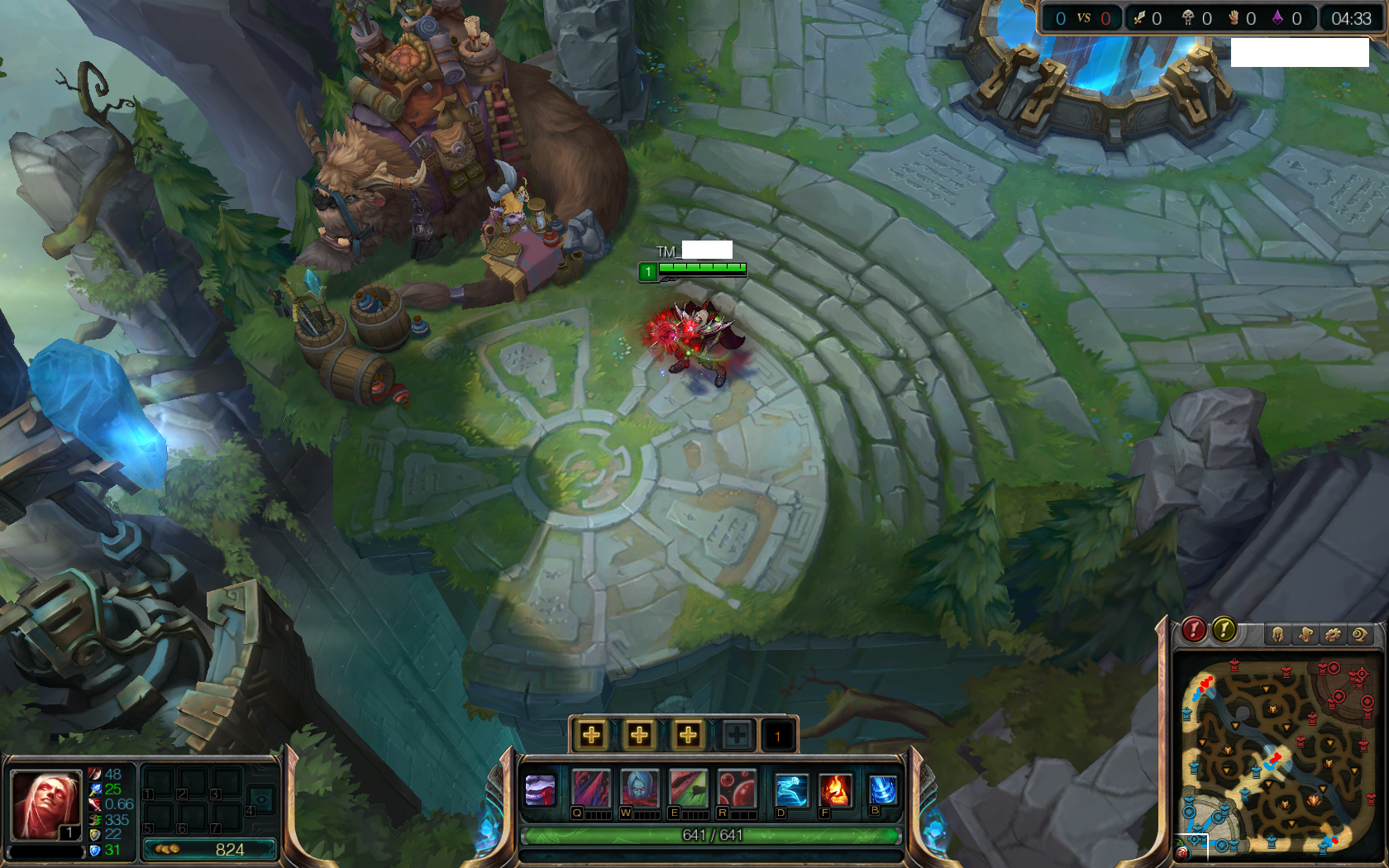Level up the W ability Sanguine Pool
Screen dimensions: 1389x868
(x=639, y=735)
